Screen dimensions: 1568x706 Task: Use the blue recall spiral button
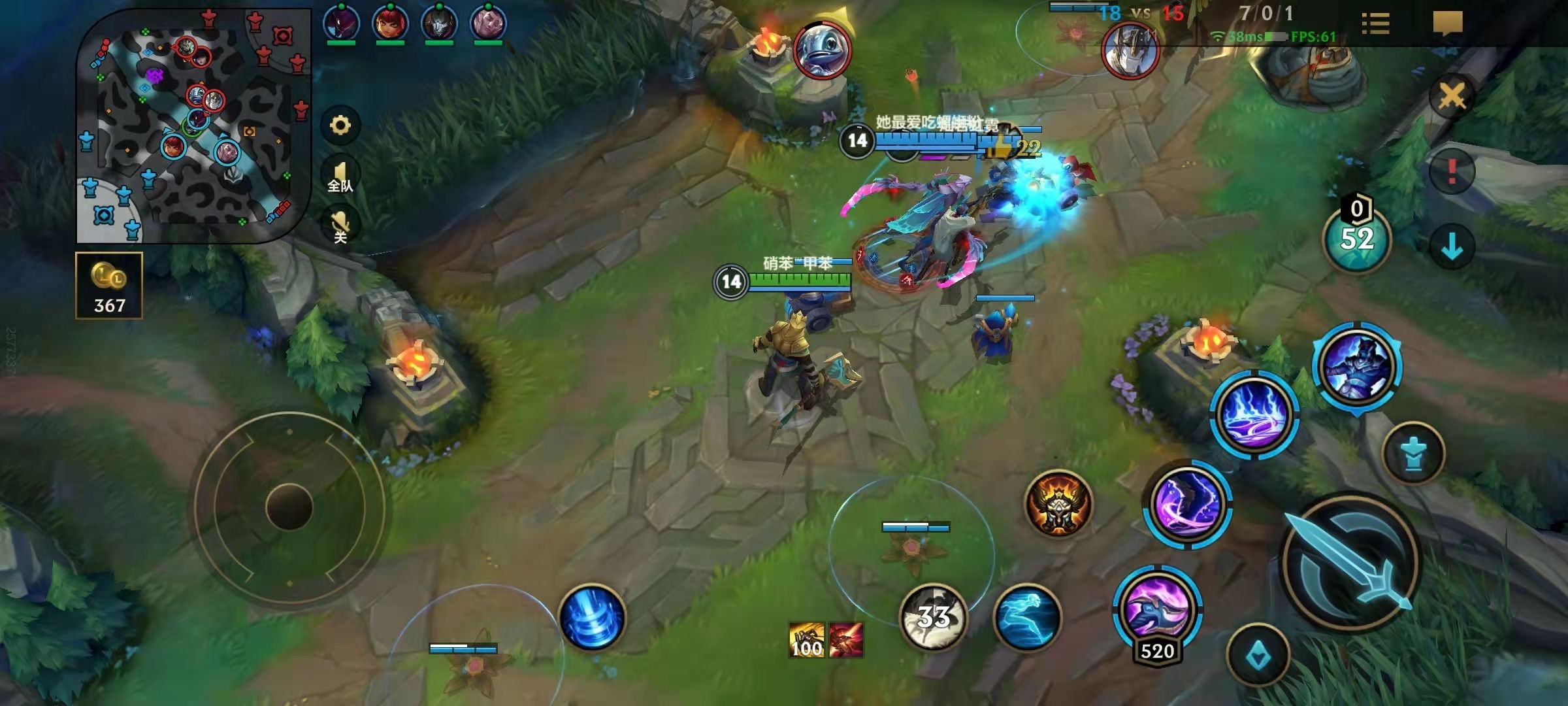coord(593,618)
